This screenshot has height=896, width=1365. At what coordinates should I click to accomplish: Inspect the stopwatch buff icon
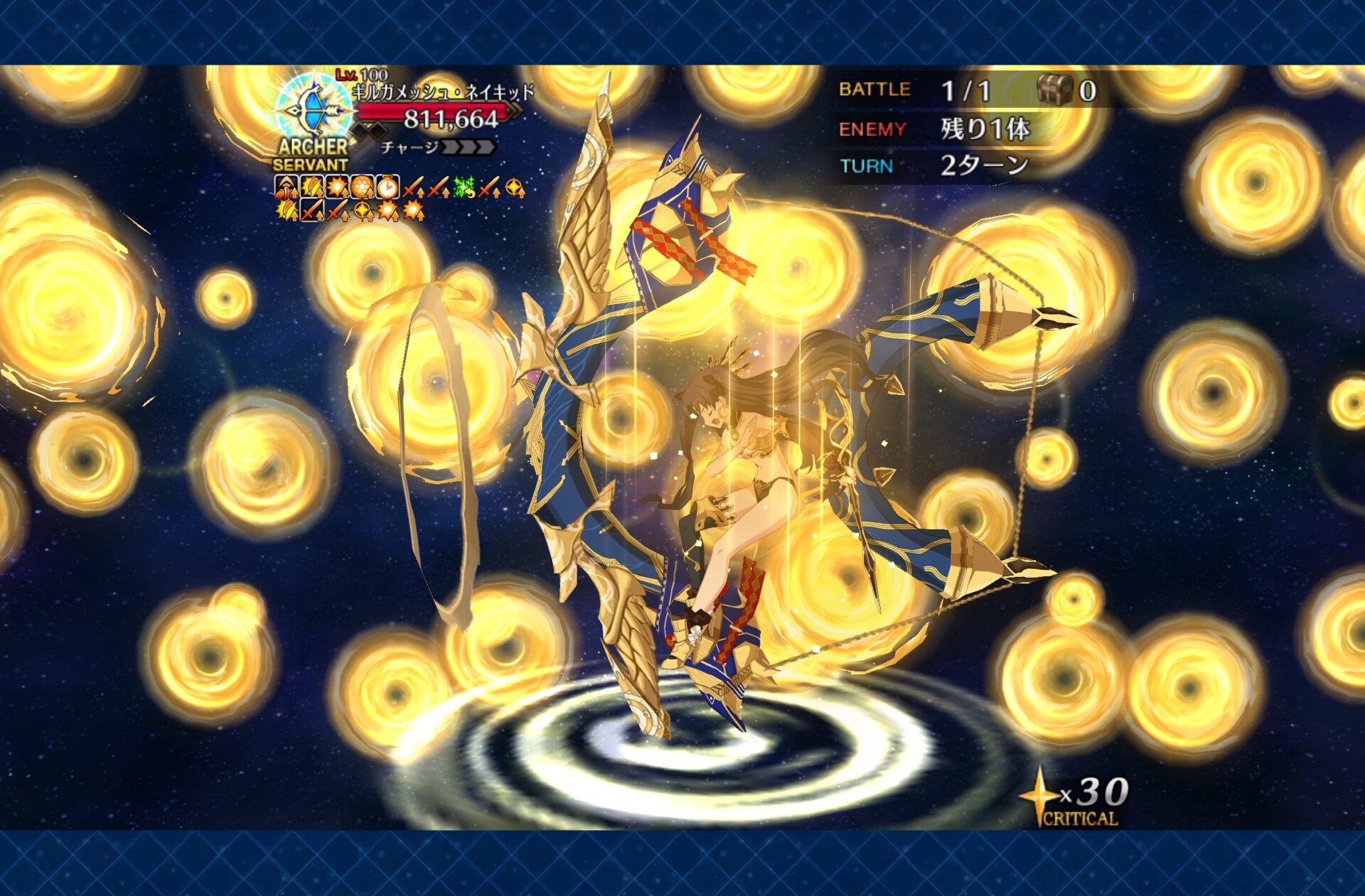(387, 188)
